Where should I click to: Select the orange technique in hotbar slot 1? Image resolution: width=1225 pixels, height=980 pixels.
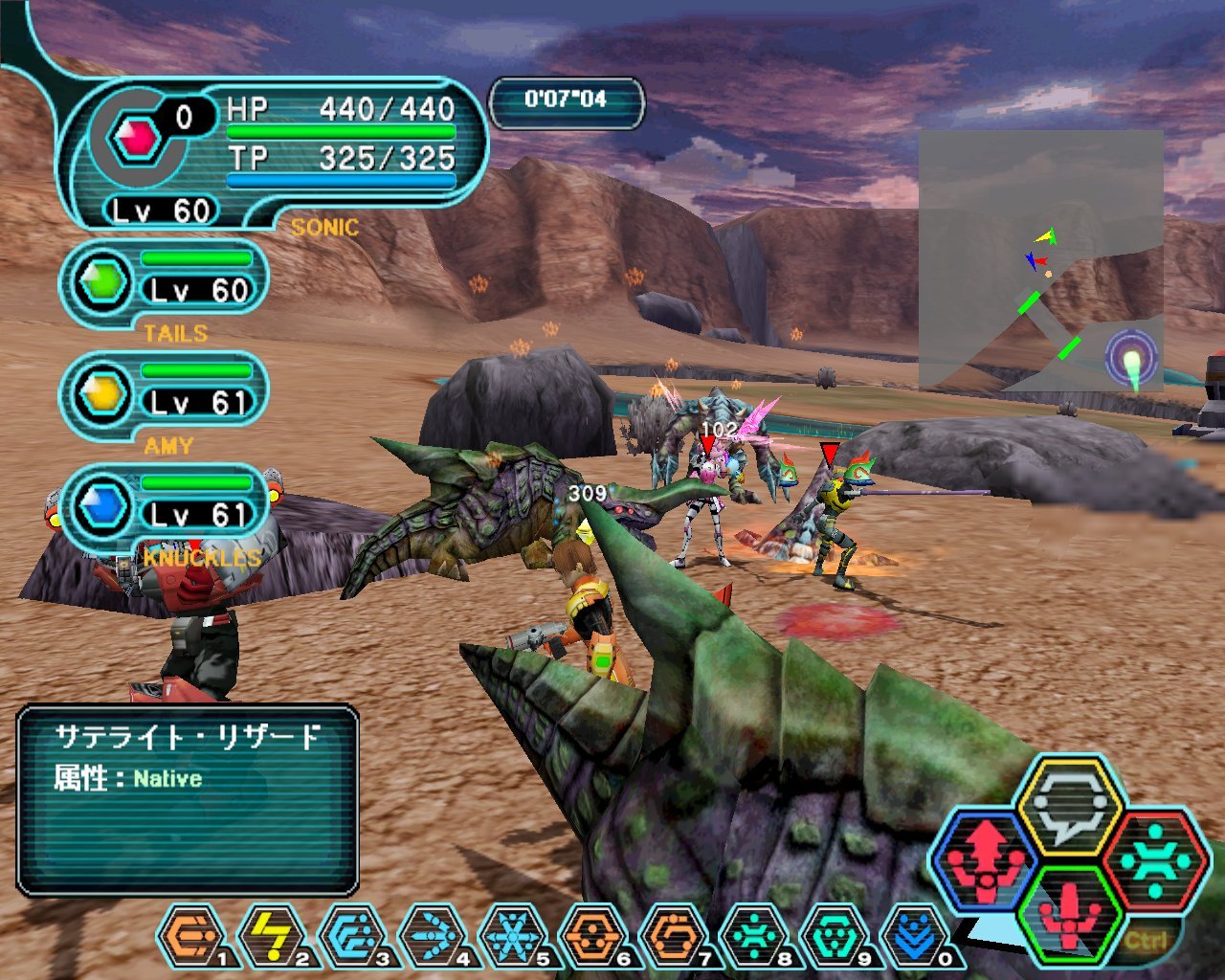[191, 935]
